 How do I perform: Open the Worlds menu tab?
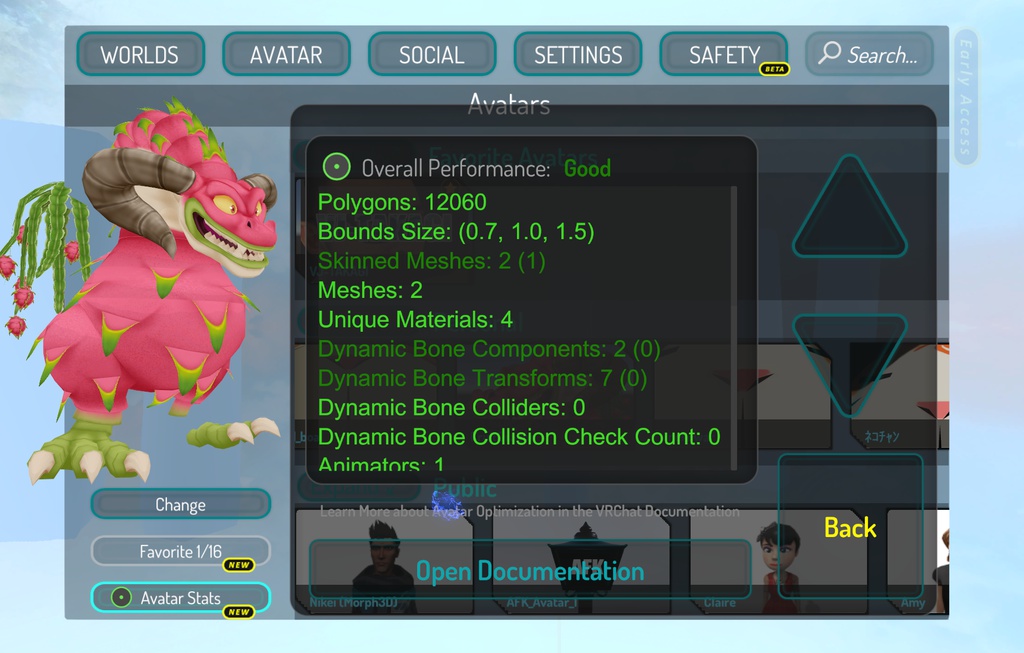pyautogui.click(x=140, y=55)
